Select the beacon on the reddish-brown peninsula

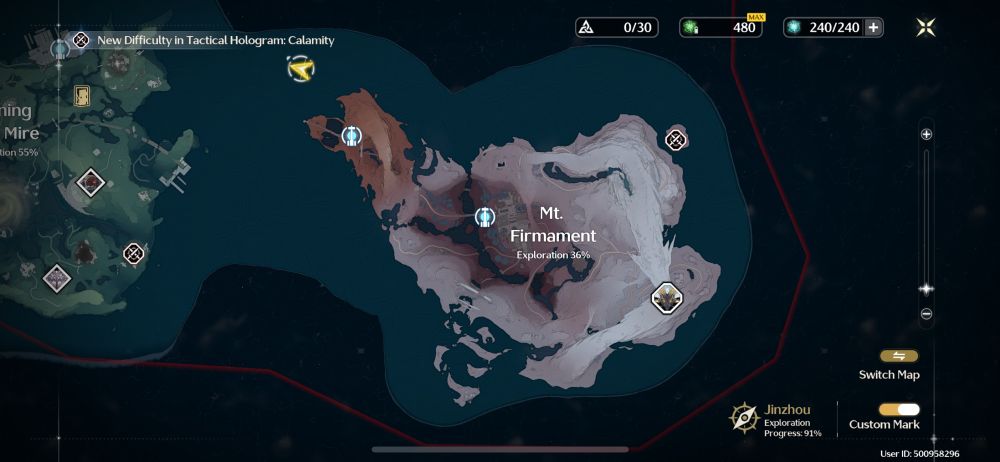click(x=351, y=135)
